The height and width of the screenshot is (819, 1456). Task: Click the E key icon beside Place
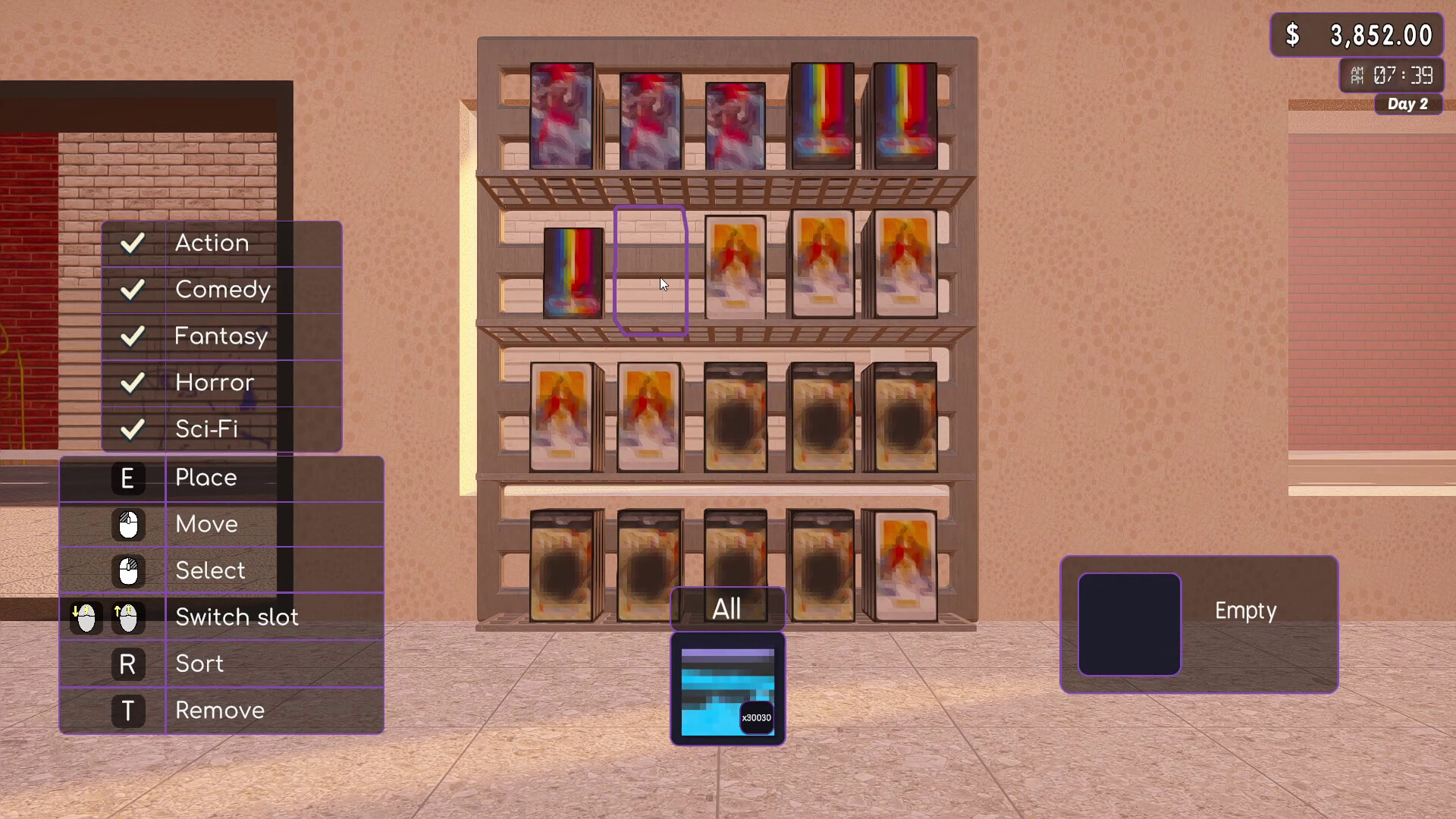coord(127,478)
